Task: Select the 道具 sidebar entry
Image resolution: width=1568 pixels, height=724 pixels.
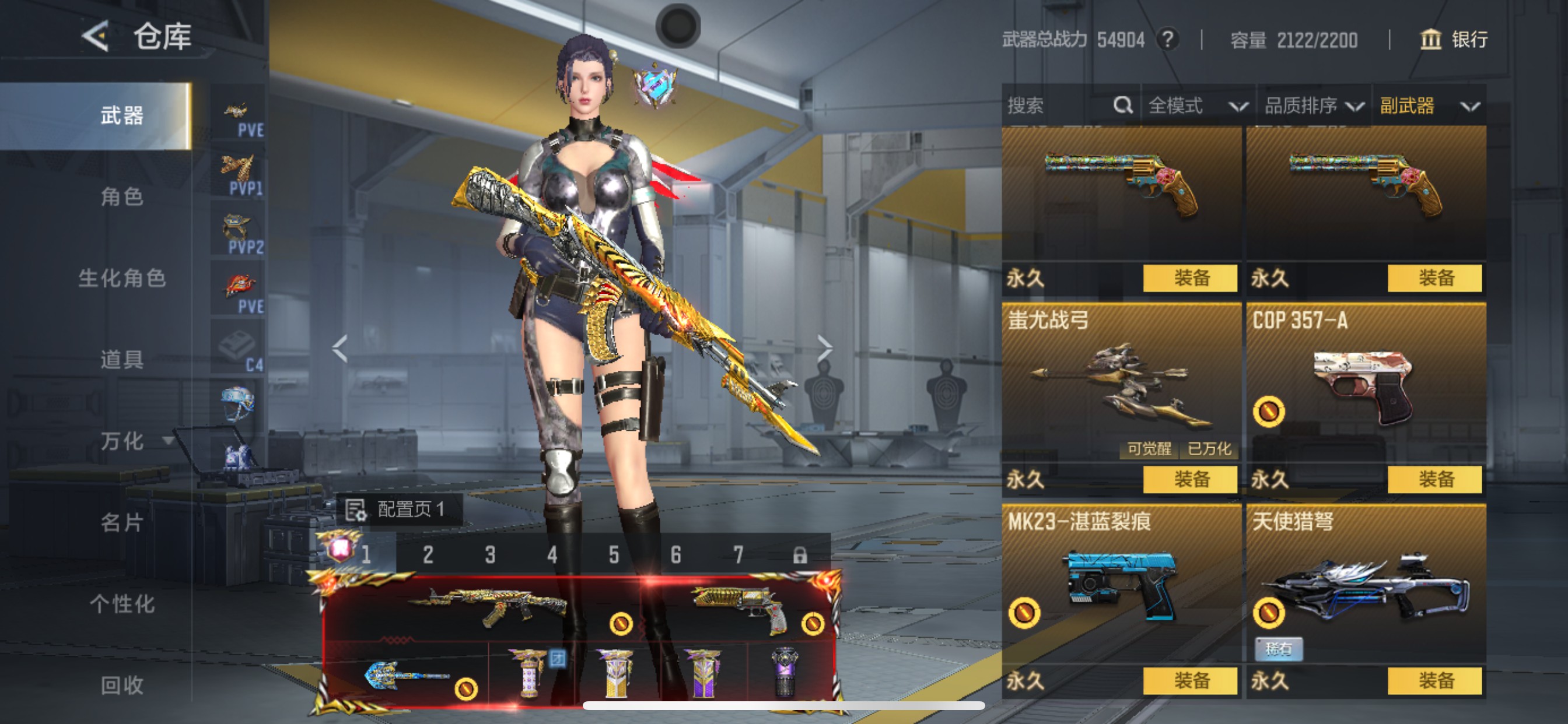Action: tap(122, 360)
